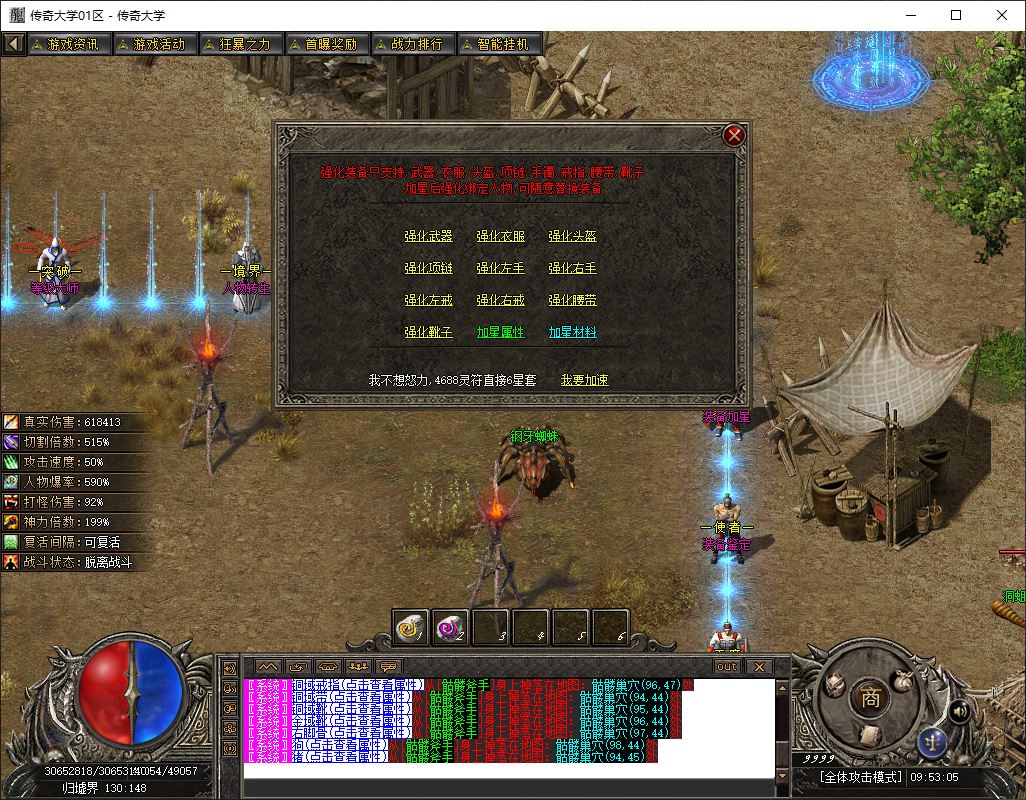The height and width of the screenshot is (800, 1026).
Task: Choose the 强化腰带 belt option
Action: coord(572,301)
